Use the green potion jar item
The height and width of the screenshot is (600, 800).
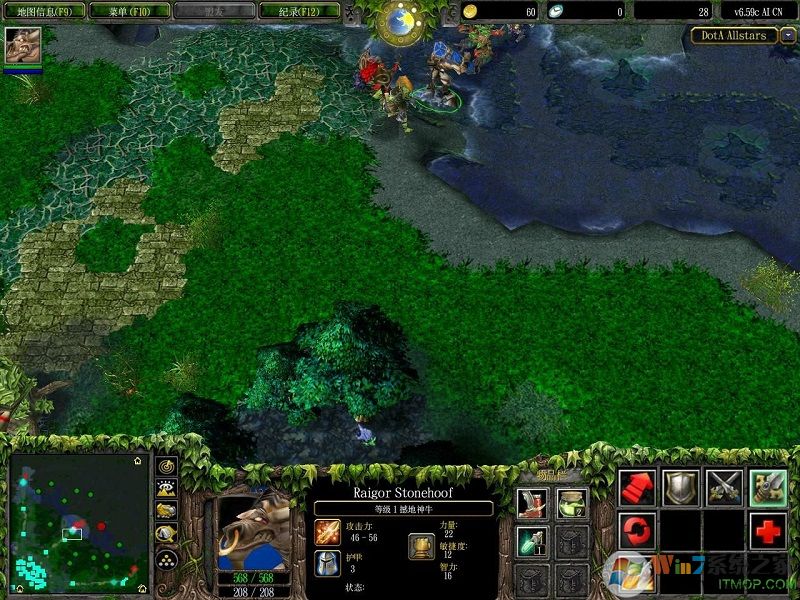pyautogui.click(x=572, y=502)
